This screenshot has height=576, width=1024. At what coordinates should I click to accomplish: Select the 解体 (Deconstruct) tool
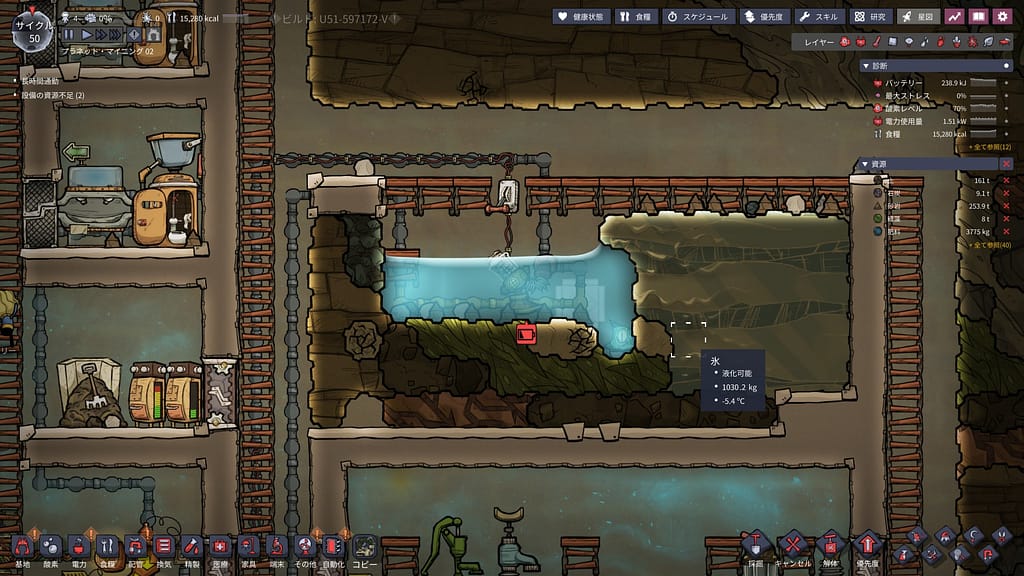(830, 547)
